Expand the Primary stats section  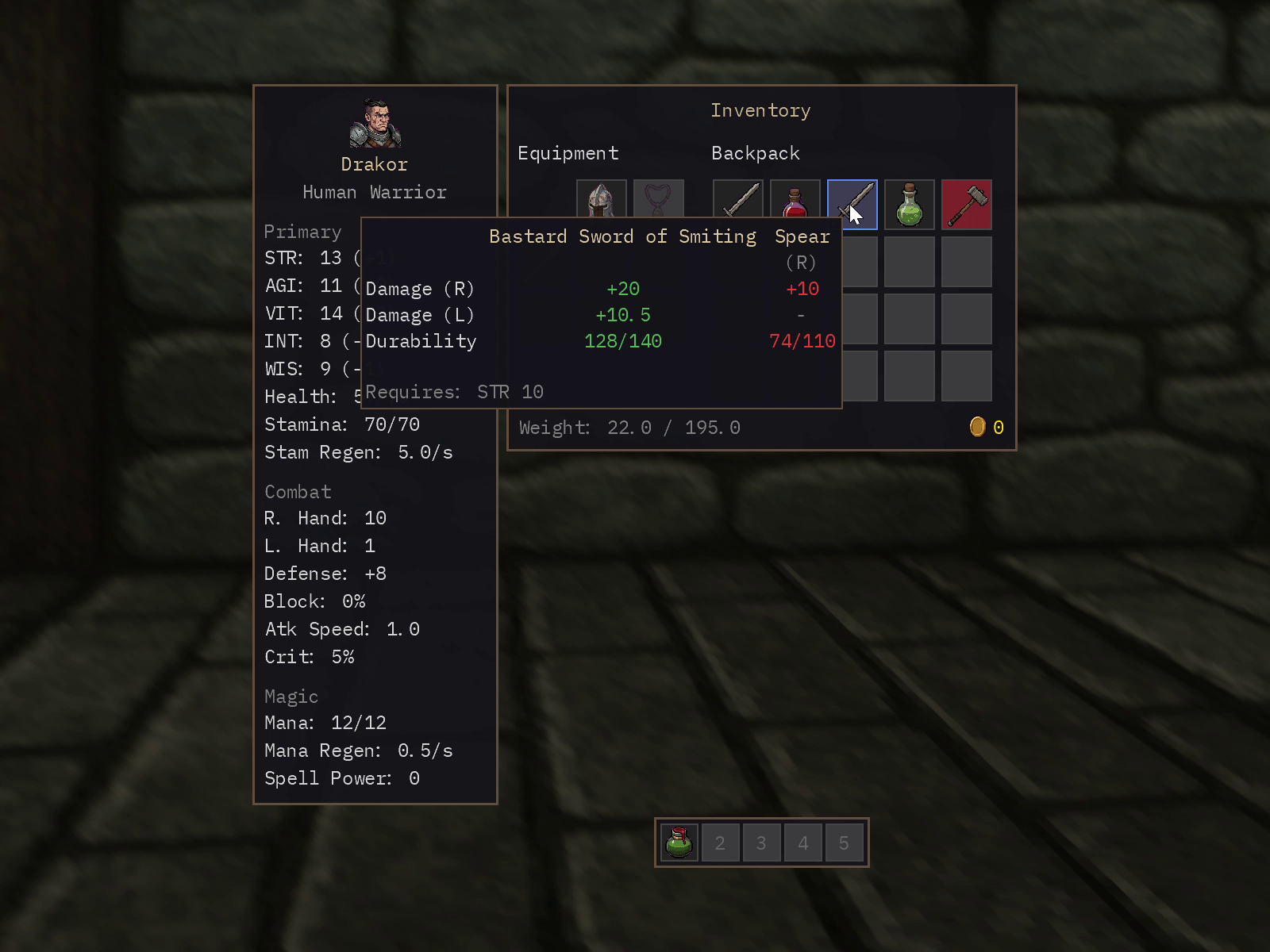(x=302, y=232)
